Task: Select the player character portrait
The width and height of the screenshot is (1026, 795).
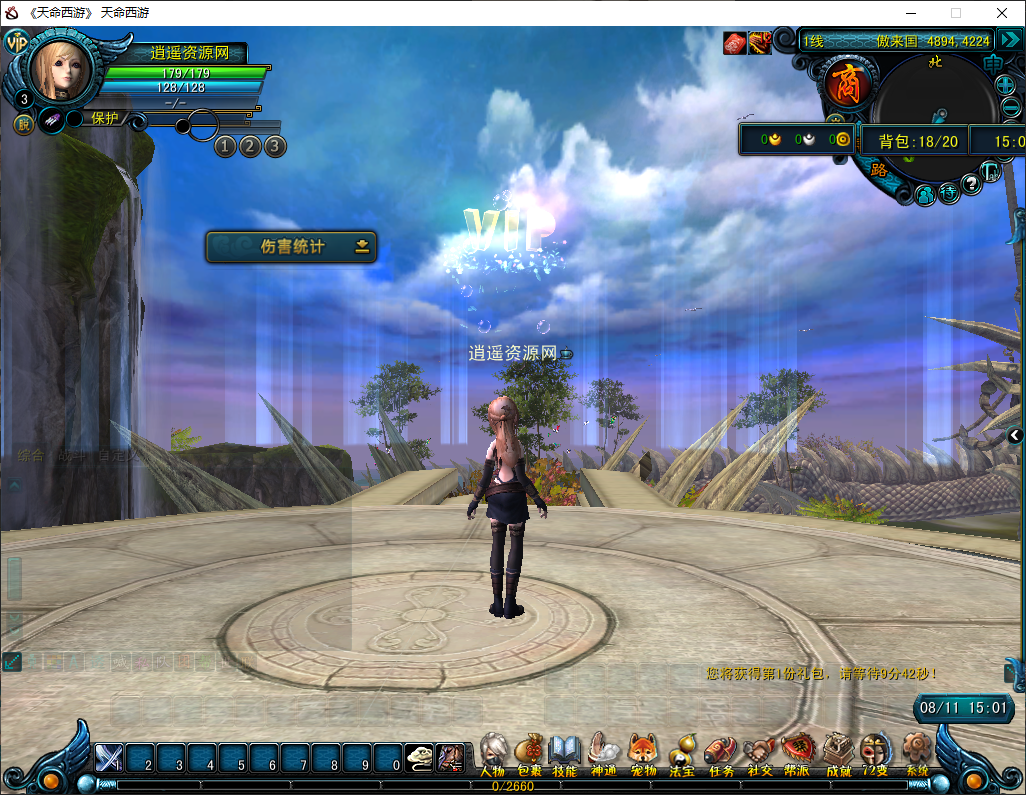Action: (x=61, y=68)
